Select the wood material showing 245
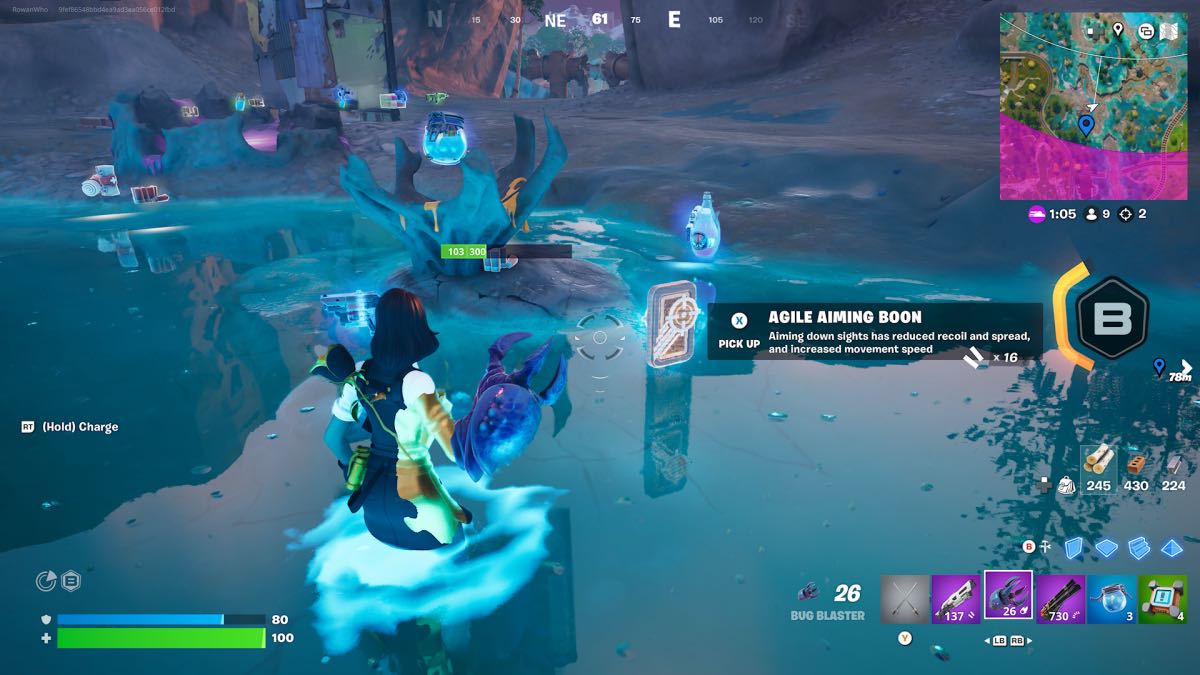1200x675 pixels. coord(1098,467)
